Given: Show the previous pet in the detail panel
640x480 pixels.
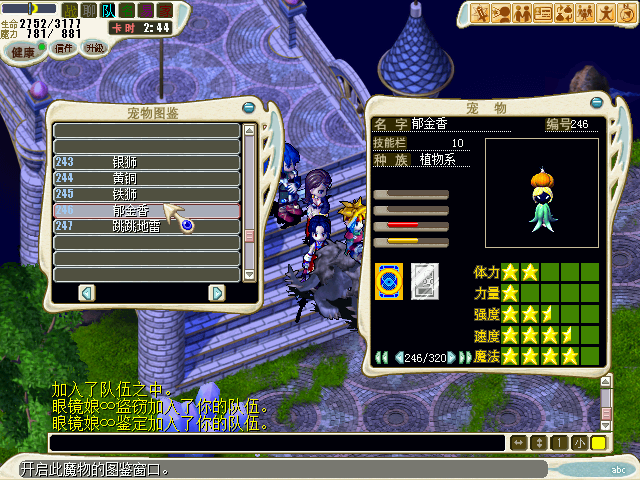Looking at the screenshot, I should click(398, 357).
